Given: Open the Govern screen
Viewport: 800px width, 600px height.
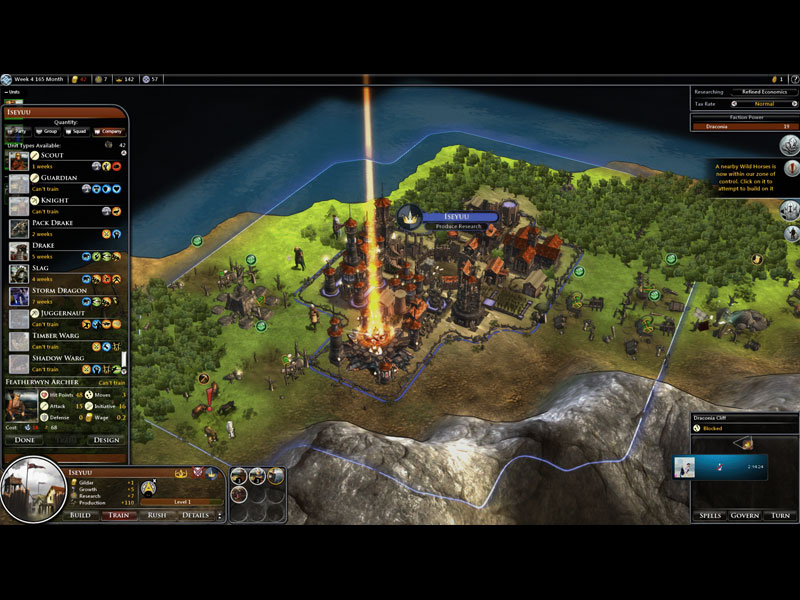Looking at the screenshot, I should pos(746,515).
